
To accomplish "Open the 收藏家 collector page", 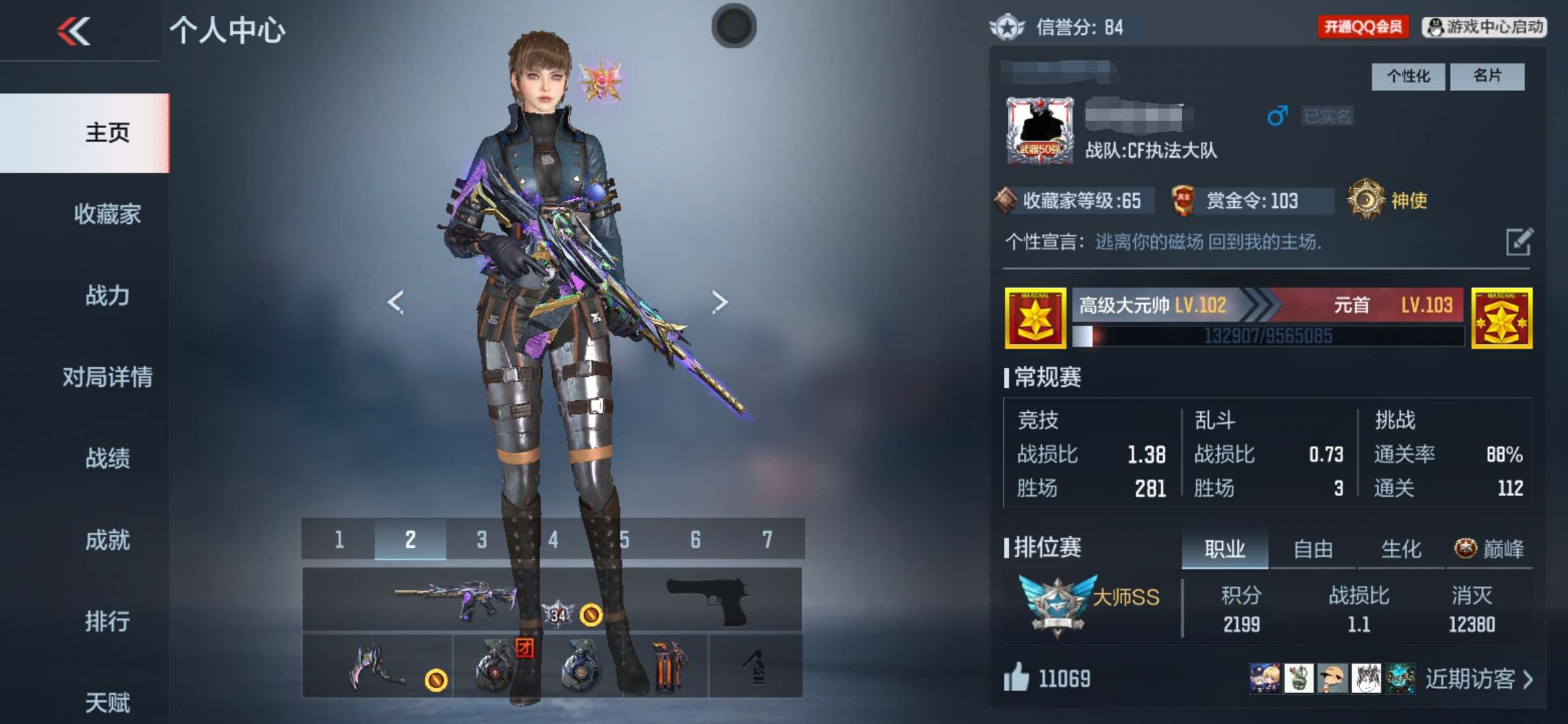I will click(107, 215).
